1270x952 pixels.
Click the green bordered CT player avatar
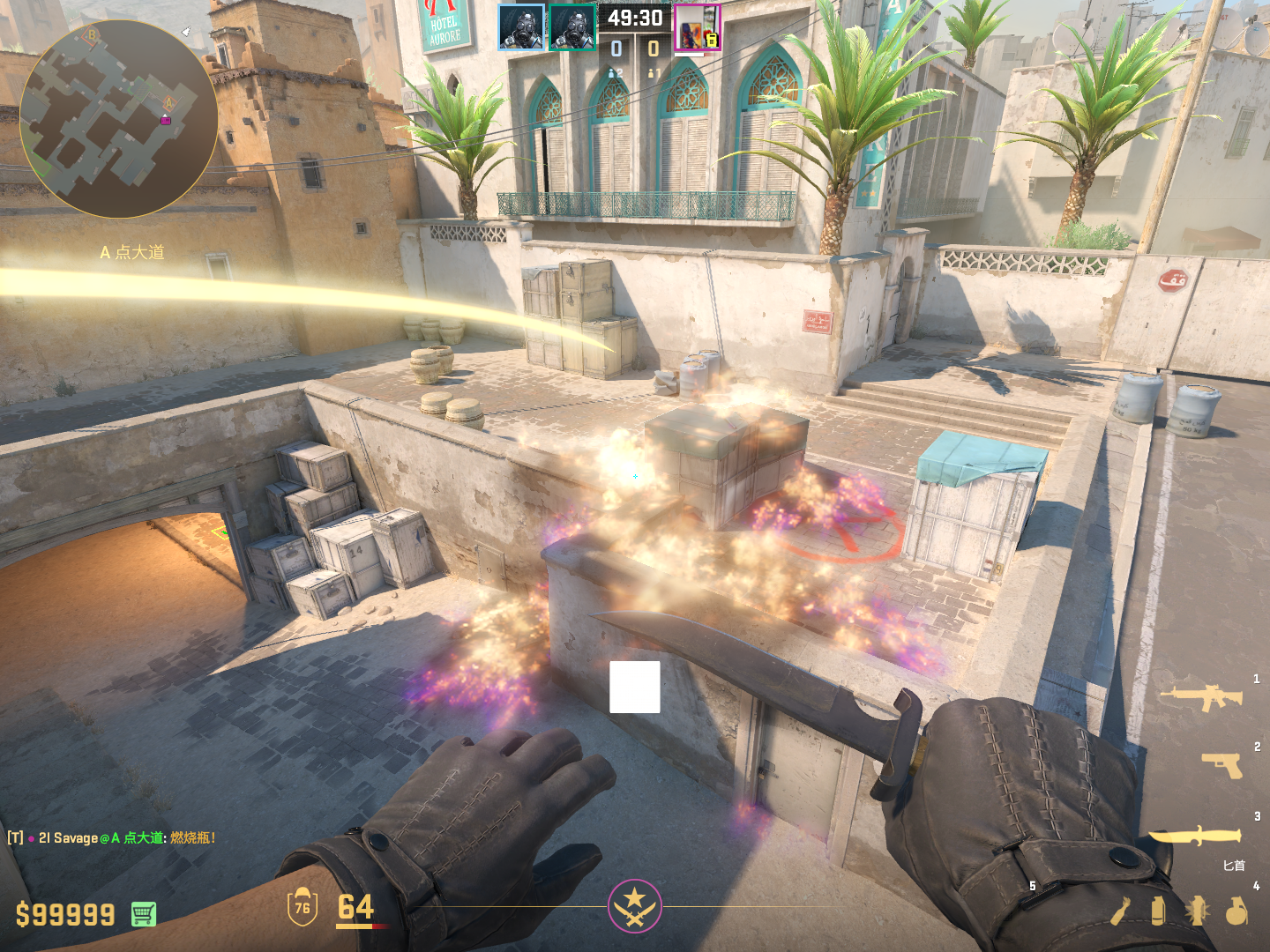click(x=572, y=27)
